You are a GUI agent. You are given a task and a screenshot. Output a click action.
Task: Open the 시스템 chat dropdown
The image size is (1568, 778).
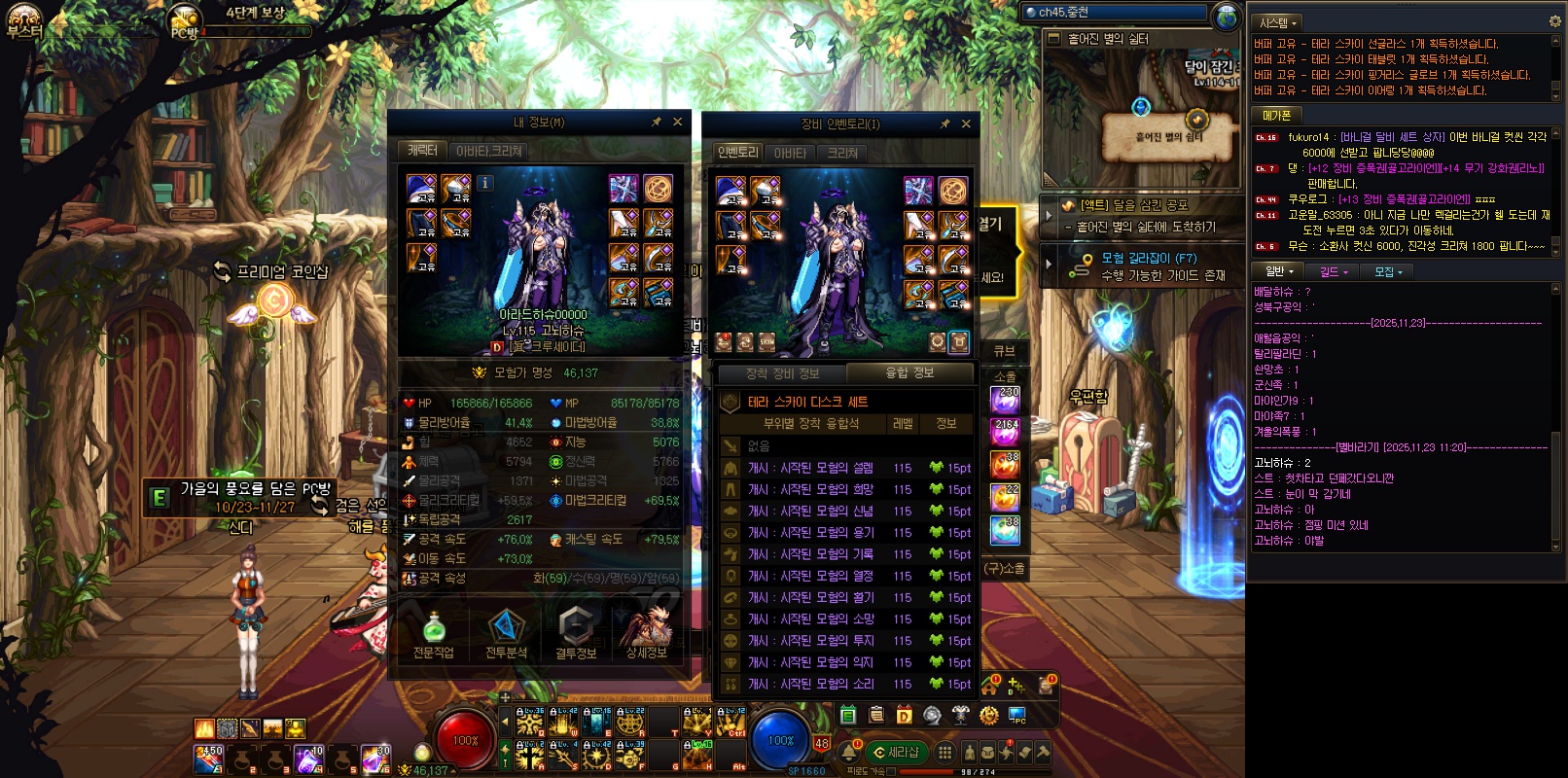pyautogui.click(x=1278, y=22)
